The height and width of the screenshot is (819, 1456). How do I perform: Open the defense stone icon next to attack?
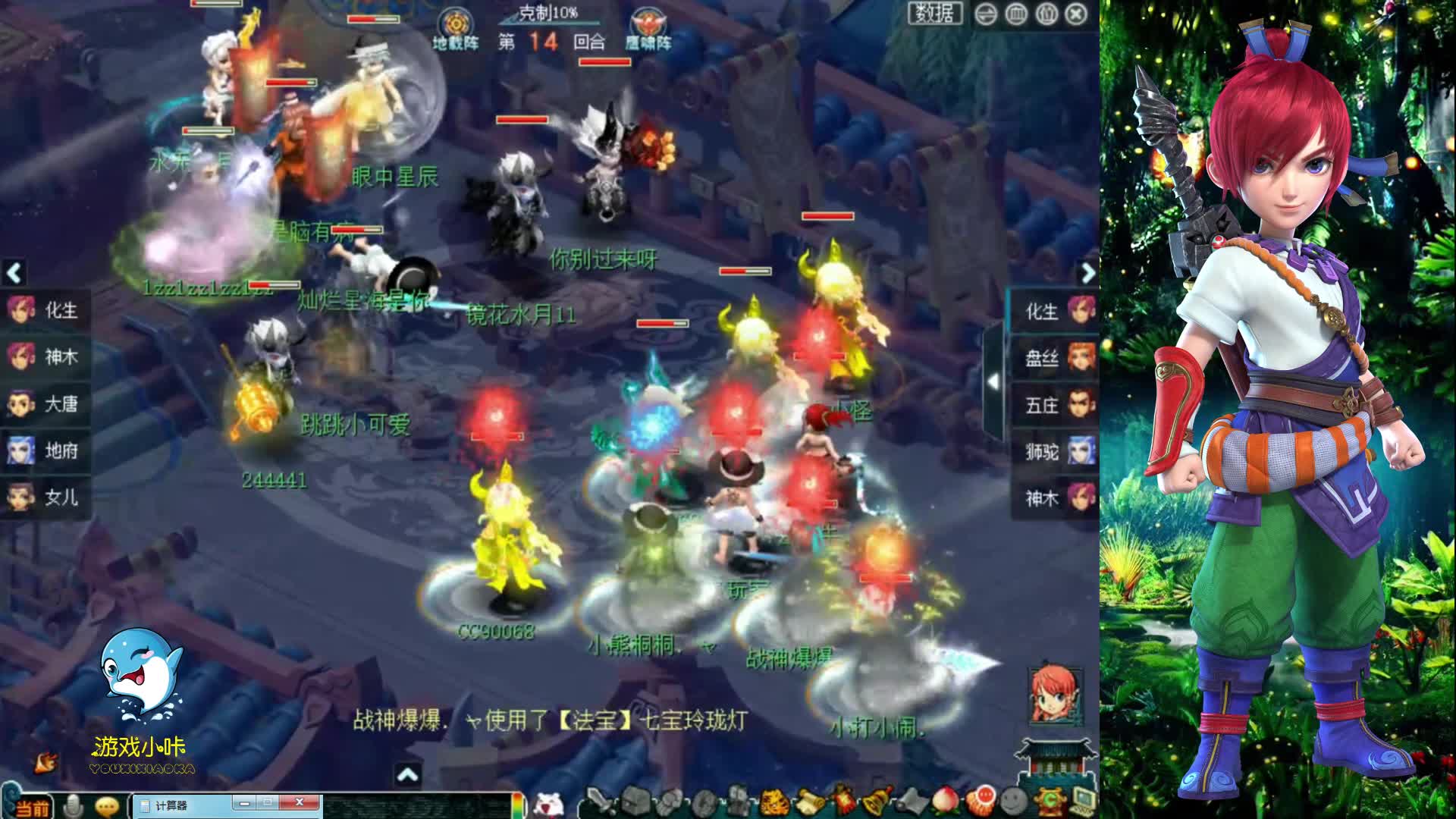coord(634,802)
